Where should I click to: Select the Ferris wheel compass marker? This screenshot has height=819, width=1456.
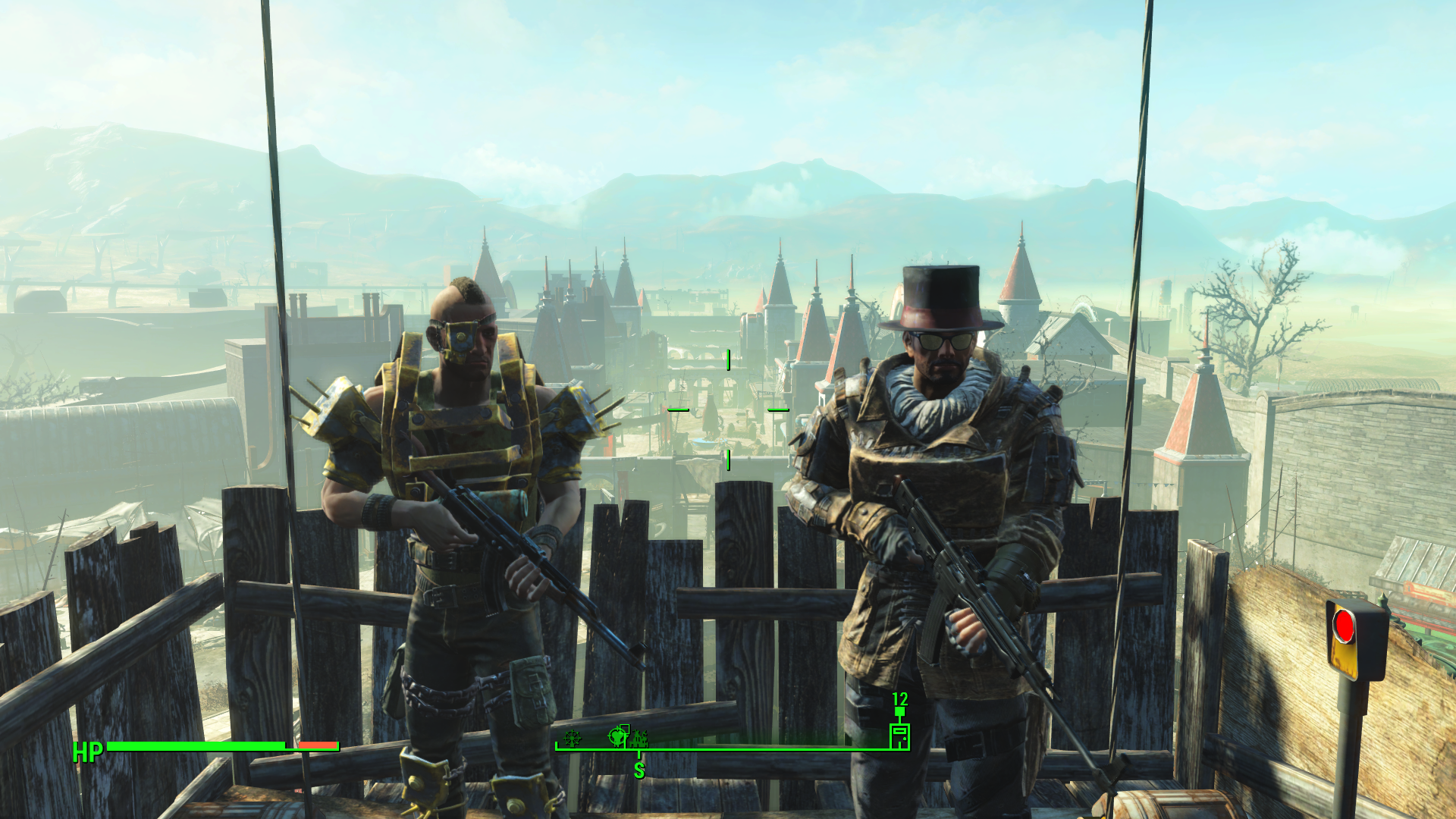point(573,737)
